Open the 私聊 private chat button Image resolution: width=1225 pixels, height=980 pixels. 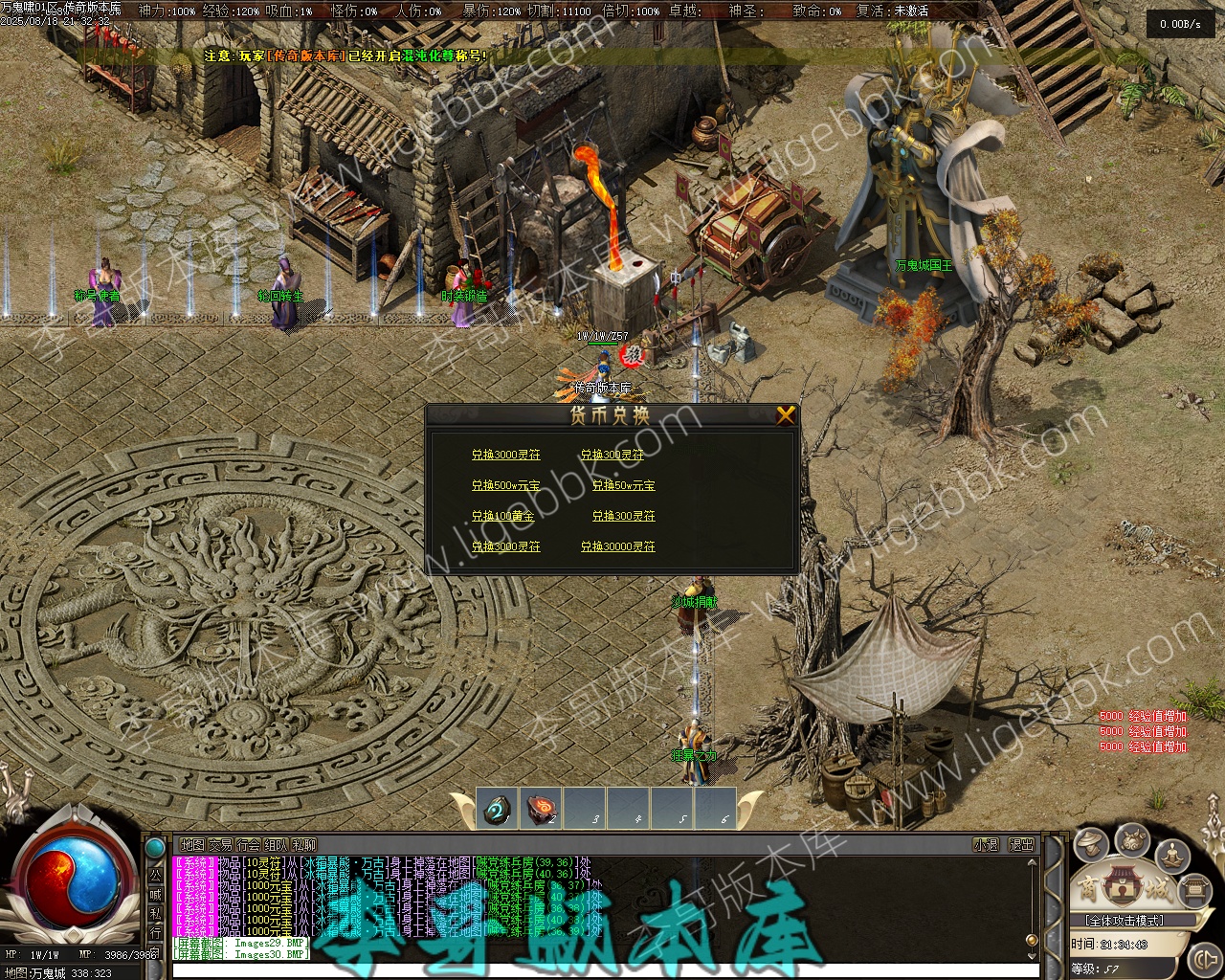coord(304,845)
